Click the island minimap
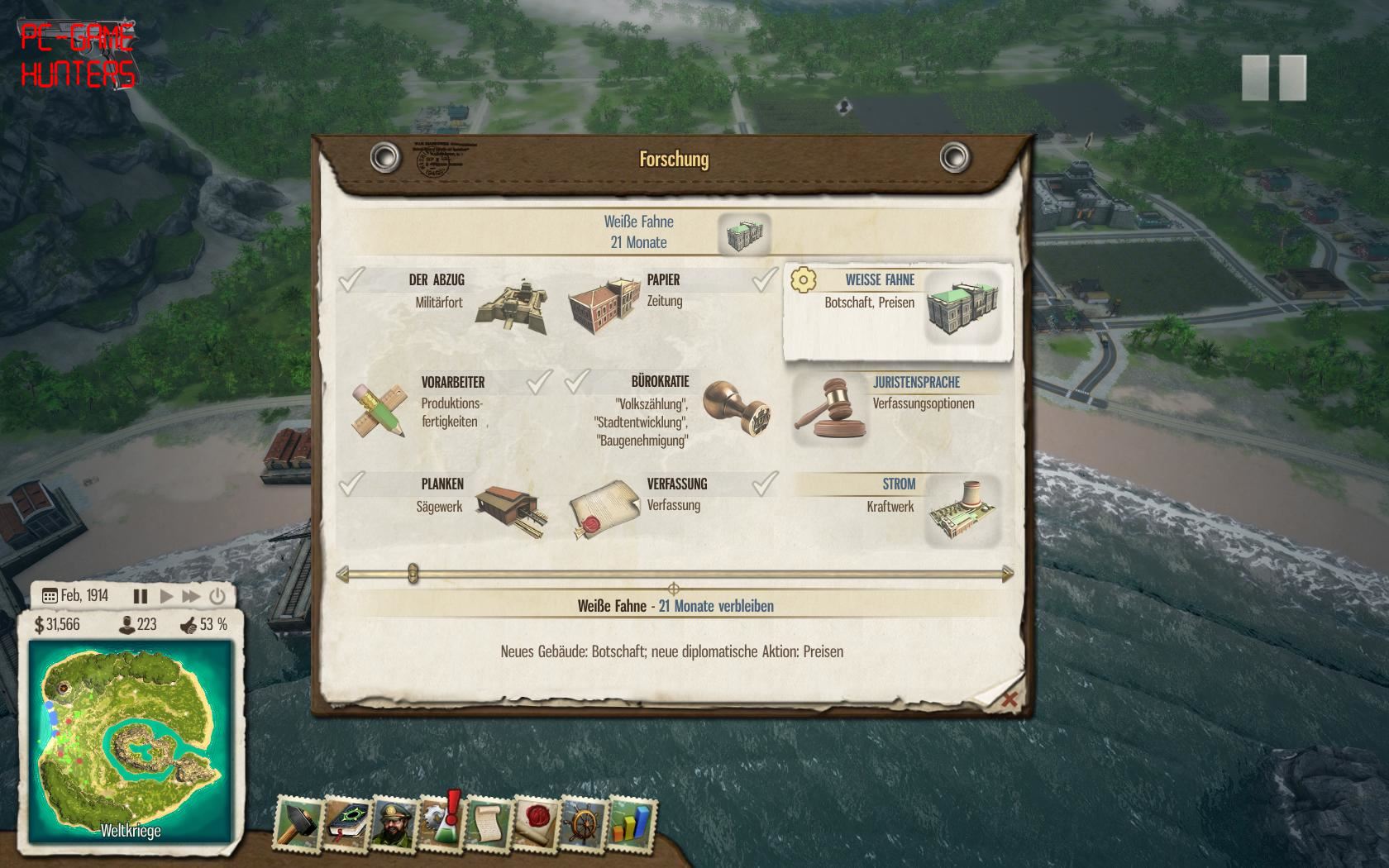This screenshot has height=868, width=1389. 130,741
